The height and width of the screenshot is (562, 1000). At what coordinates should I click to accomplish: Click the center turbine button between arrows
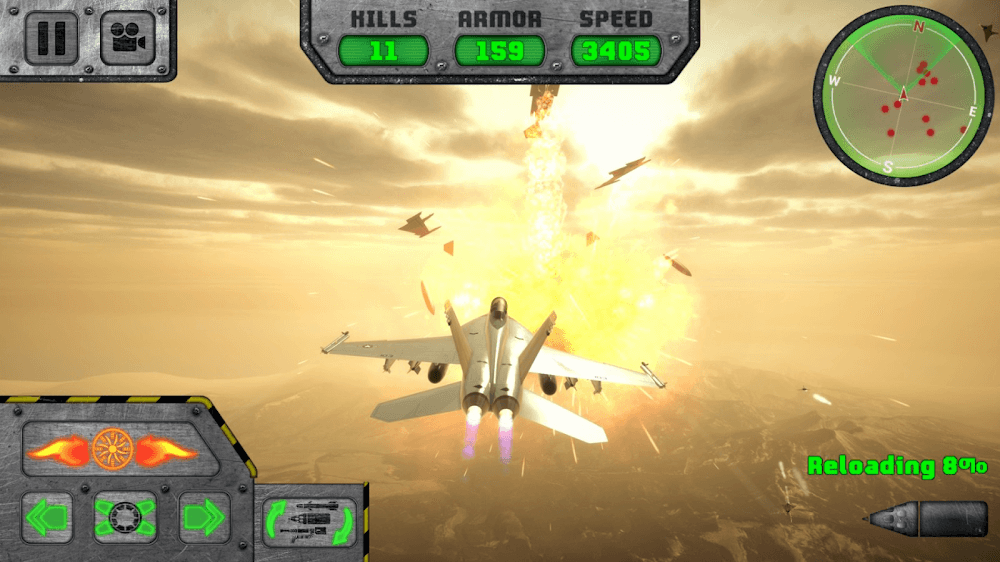tap(125, 517)
